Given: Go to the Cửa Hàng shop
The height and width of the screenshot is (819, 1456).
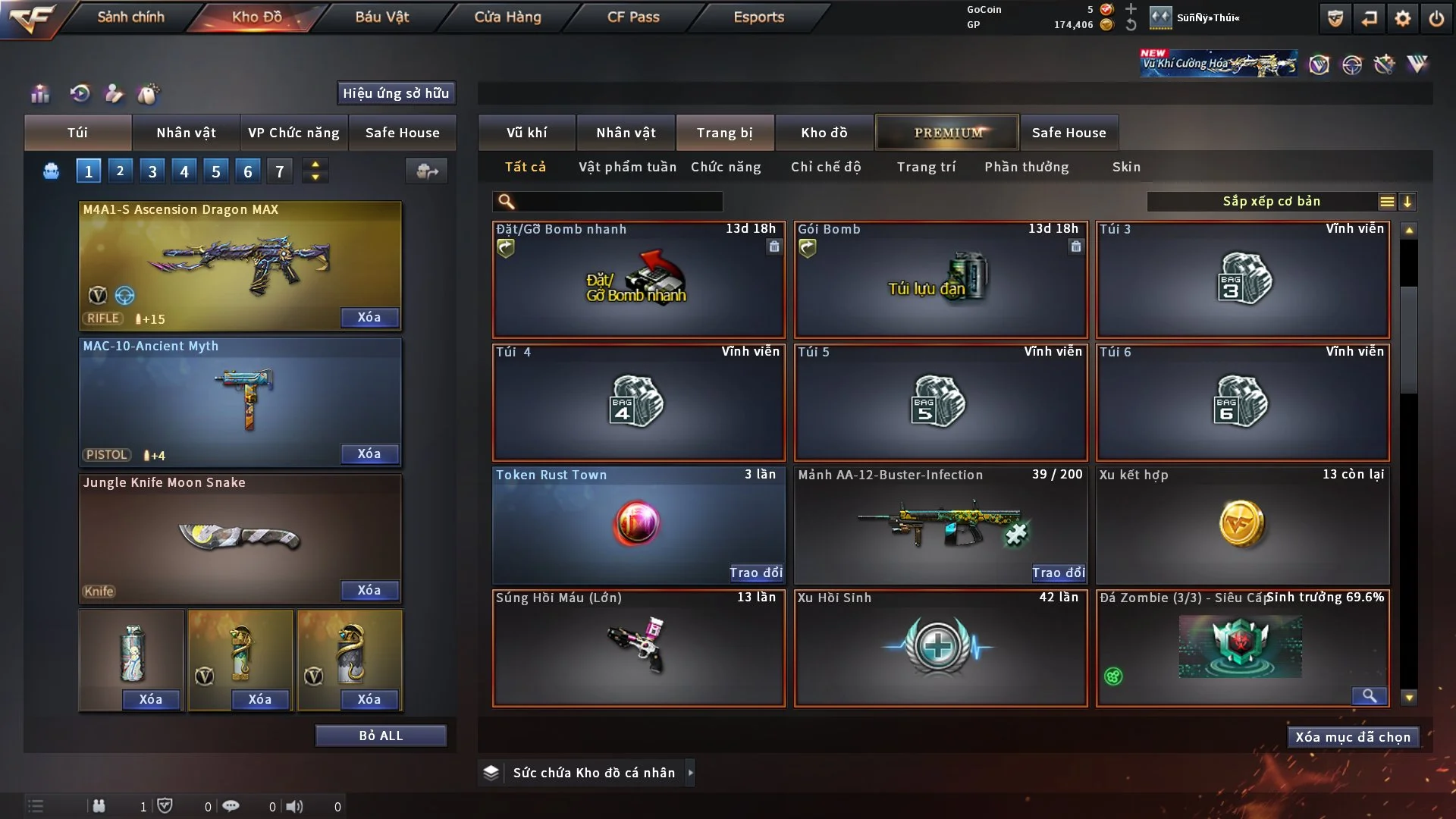Looking at the screenshot, I should [507, 17].
